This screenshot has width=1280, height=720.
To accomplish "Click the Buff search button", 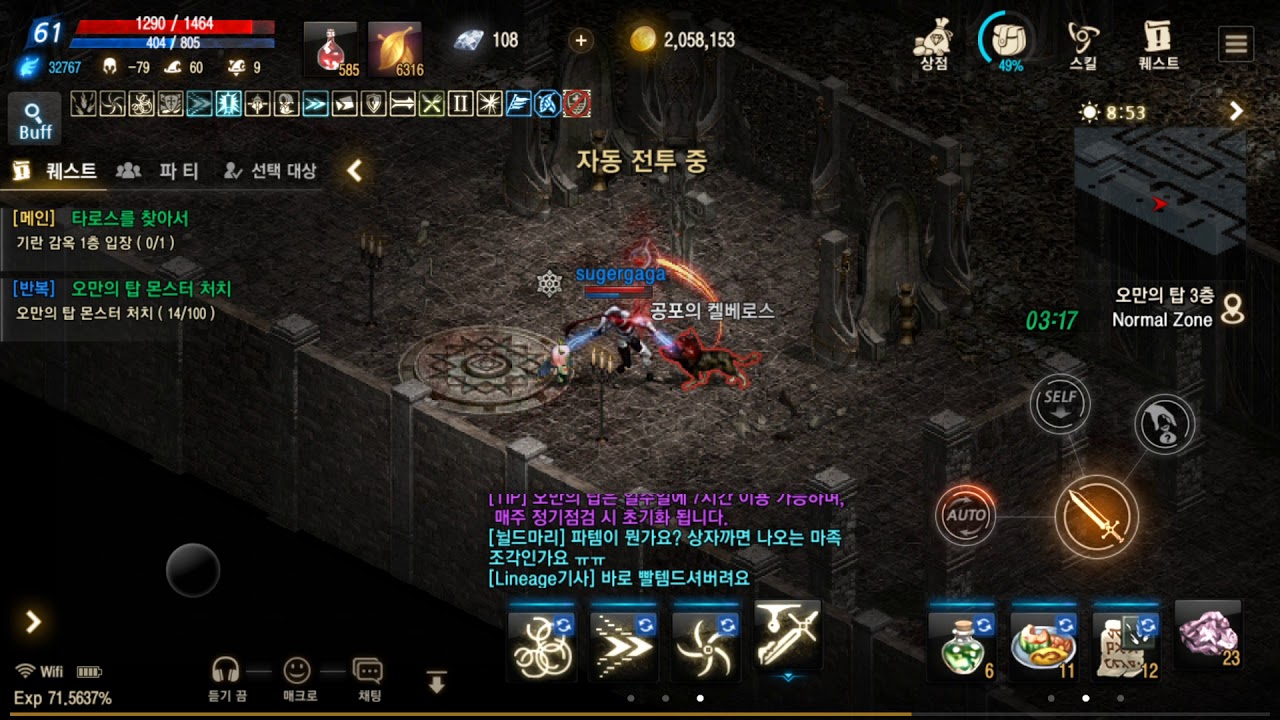I will pos(35,120).
